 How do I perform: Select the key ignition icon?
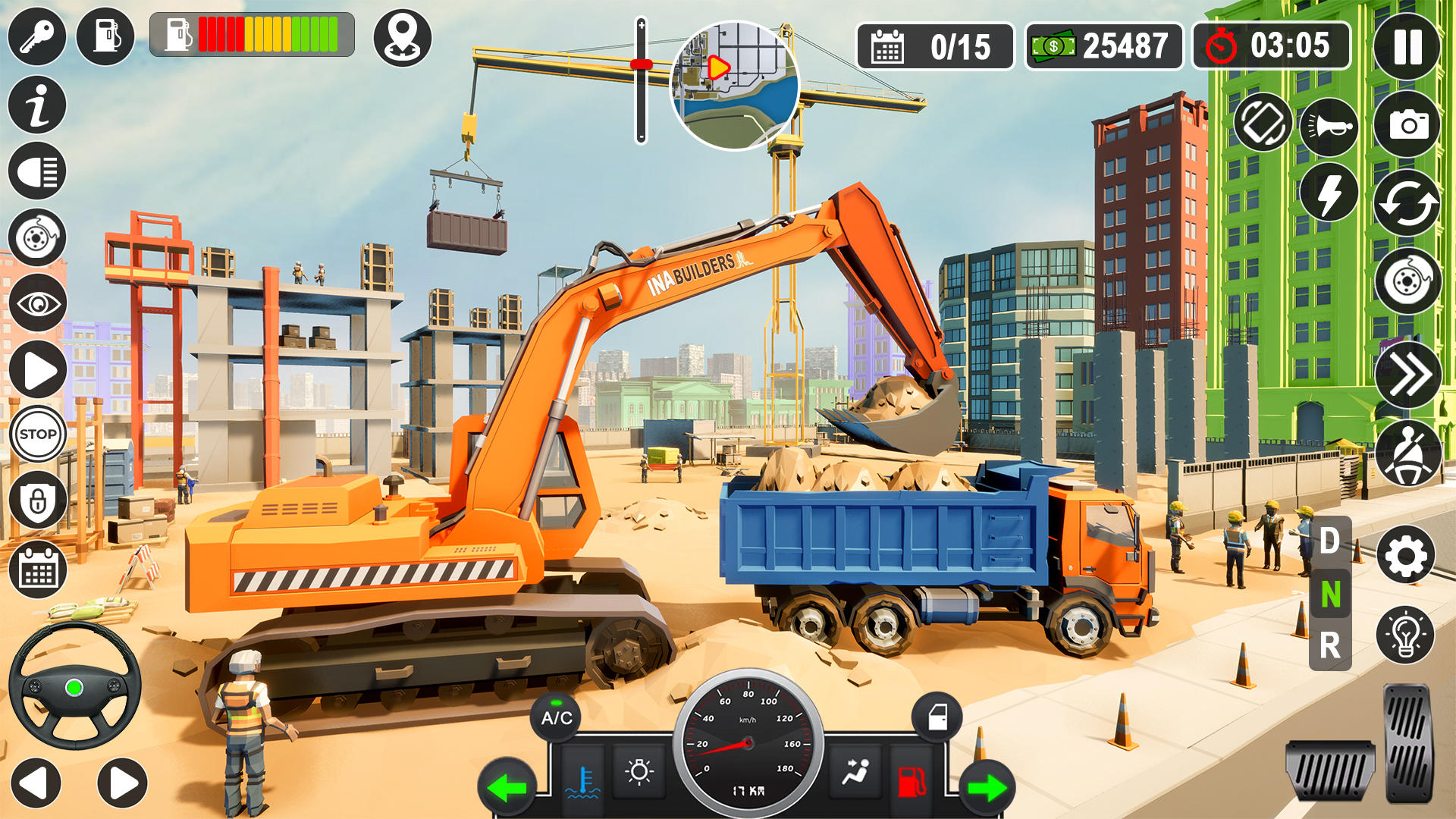pos(36,36)
